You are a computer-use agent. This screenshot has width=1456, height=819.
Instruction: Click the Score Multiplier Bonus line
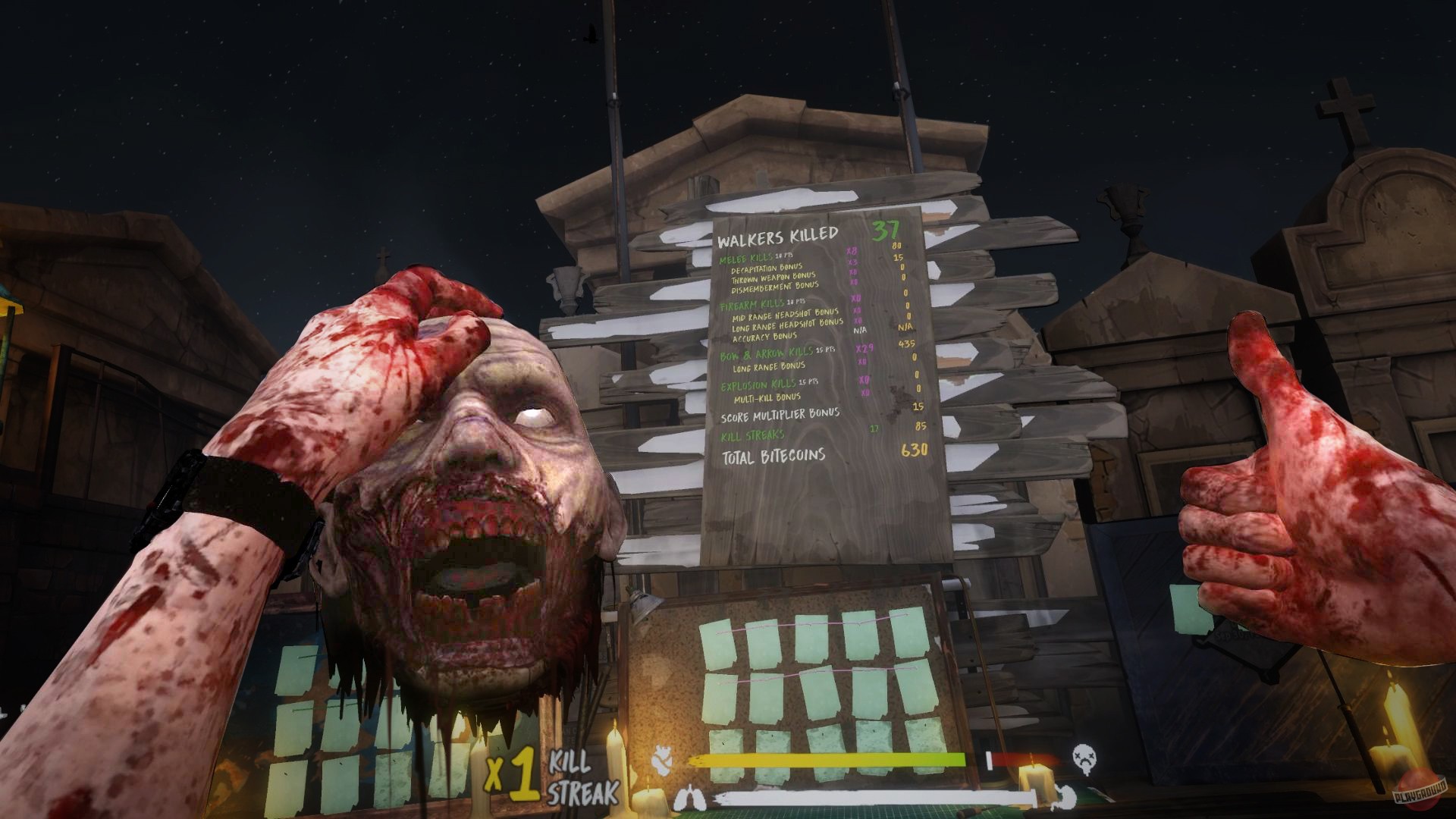780,416
